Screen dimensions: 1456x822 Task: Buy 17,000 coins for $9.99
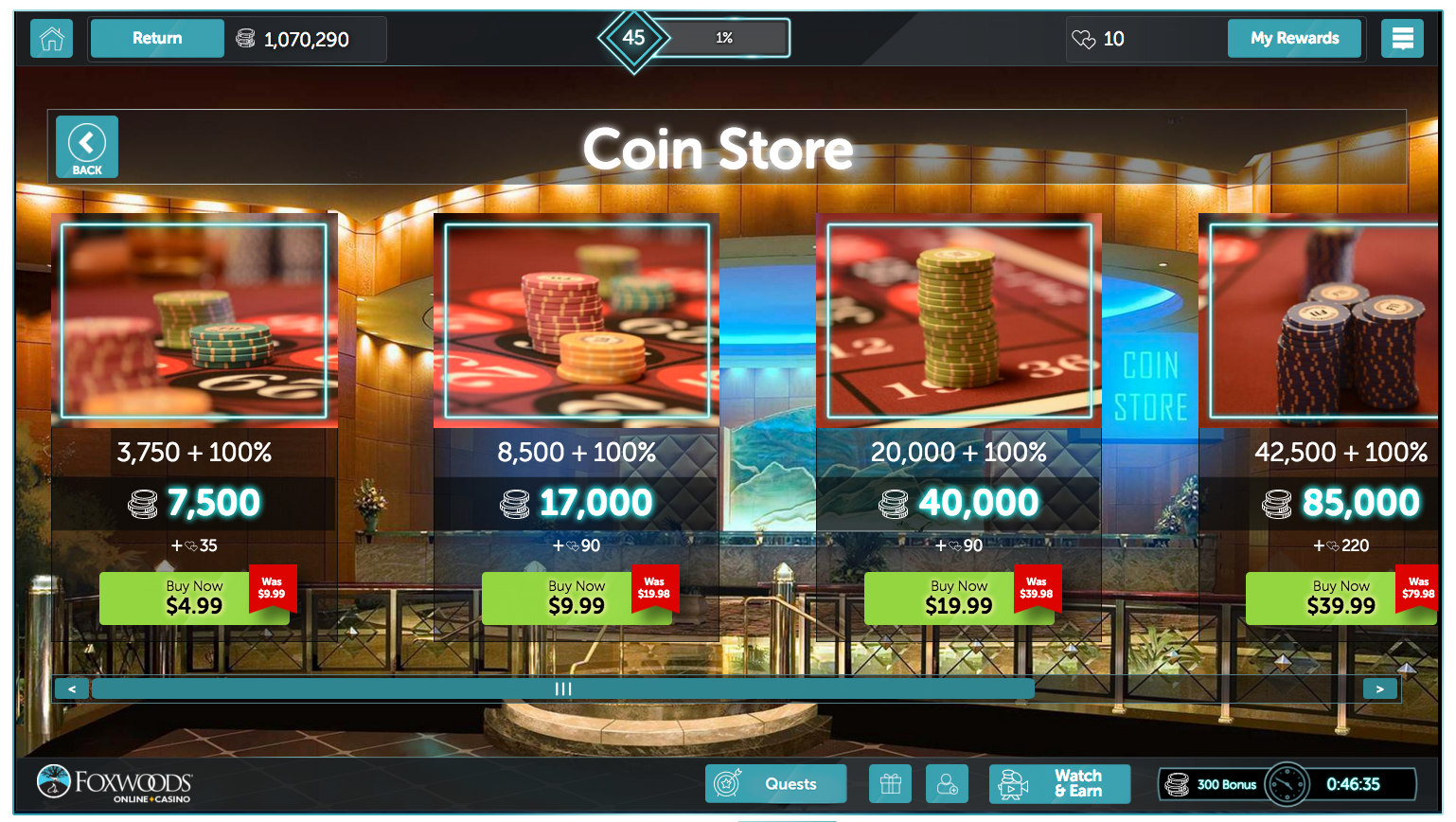click(x=577, y=599)
